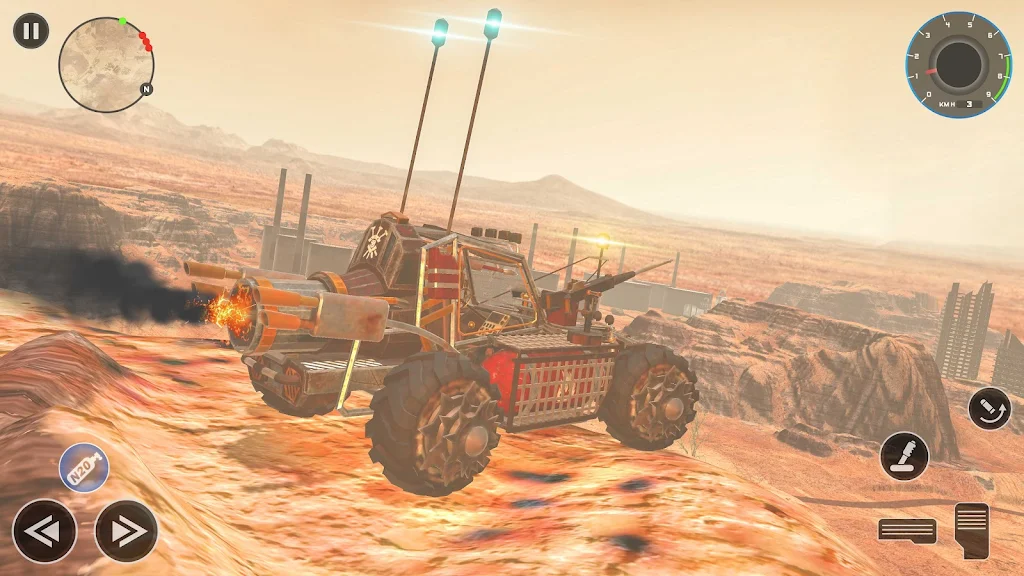Open the circular minimap
The width and height of the screenshot is (1024, 576).
pos(106,64)
